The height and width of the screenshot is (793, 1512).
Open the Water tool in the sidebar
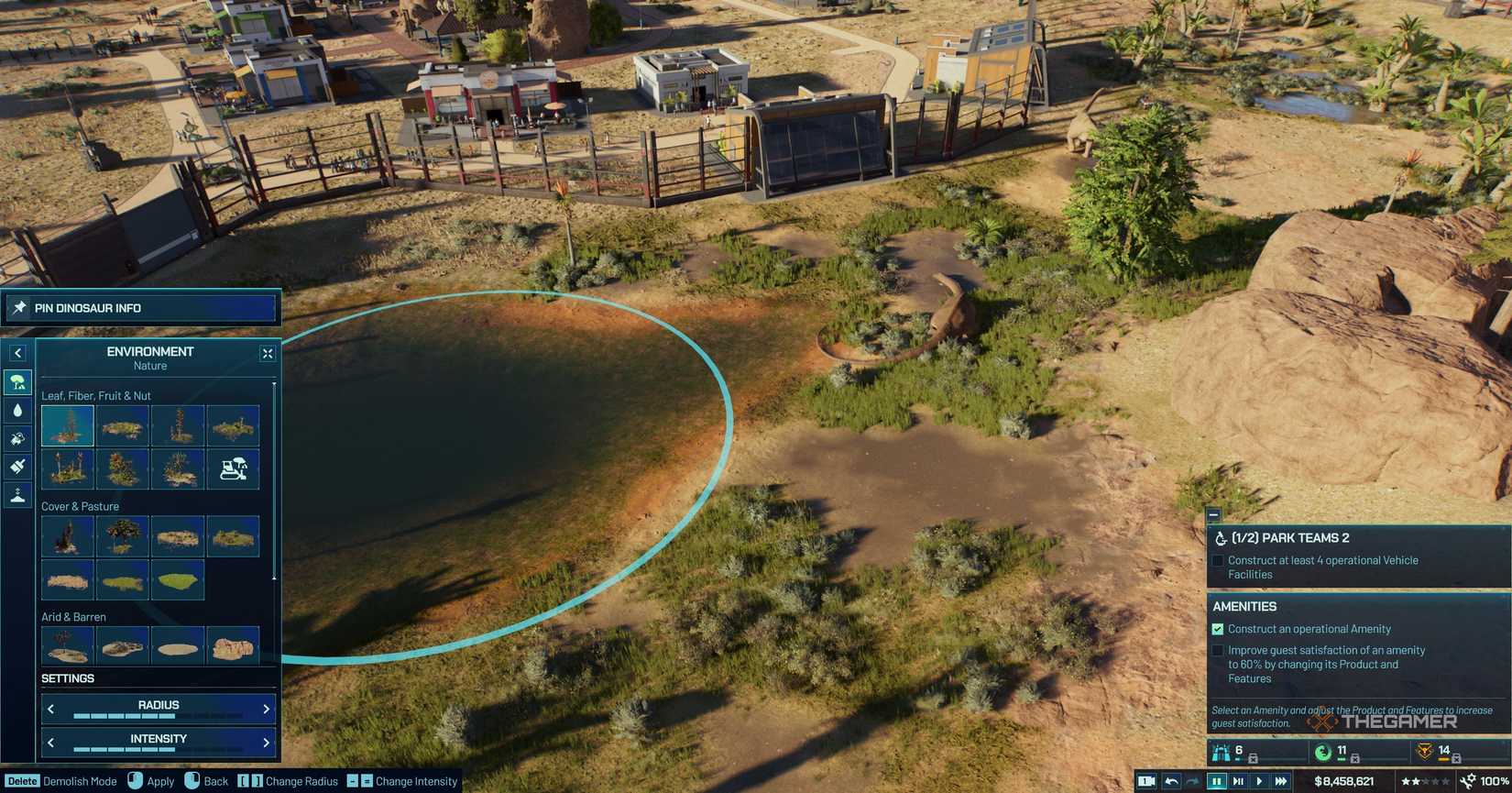tap(16, 410)
